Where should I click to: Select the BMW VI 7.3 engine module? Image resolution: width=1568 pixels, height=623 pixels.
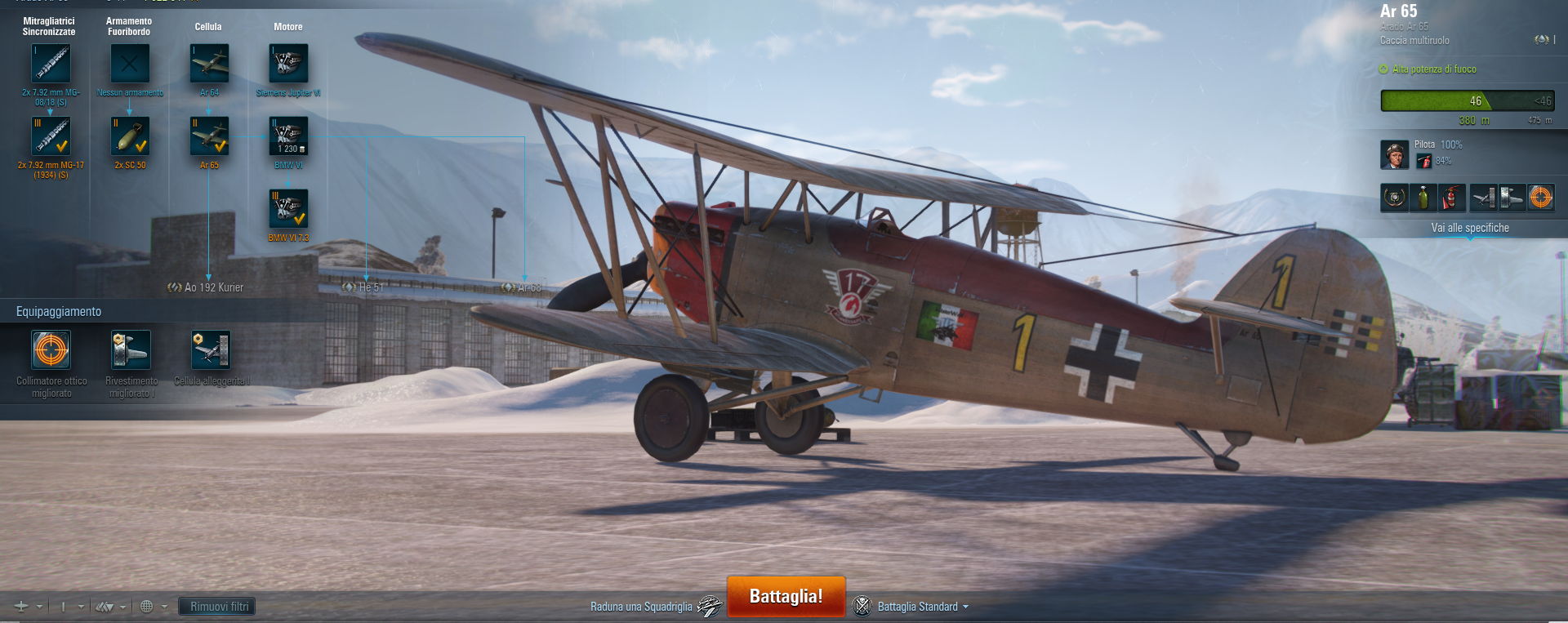(288, 209)
